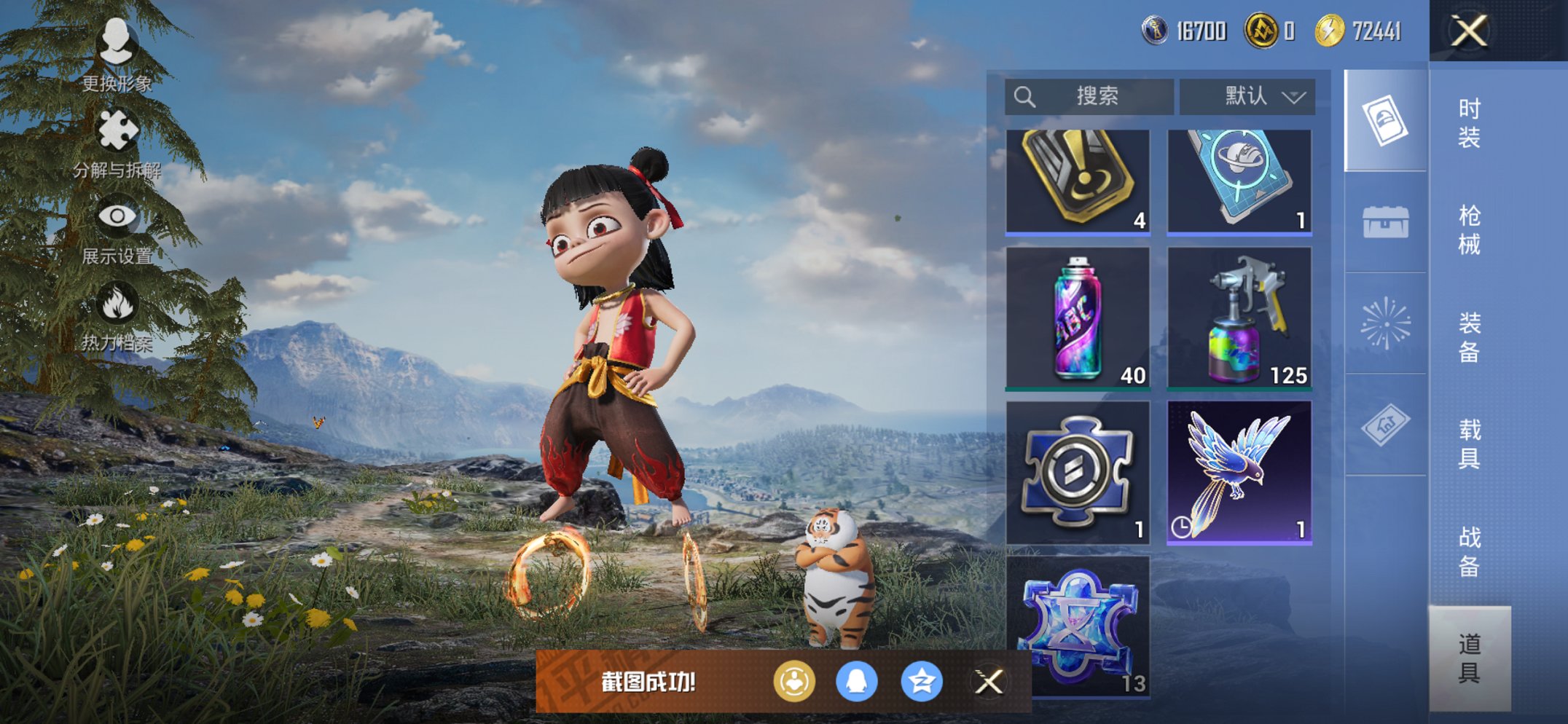This screenshot has width=1568, height=724.
Task: Select the treasure chest sub-category
Action: pos(1385,222)
